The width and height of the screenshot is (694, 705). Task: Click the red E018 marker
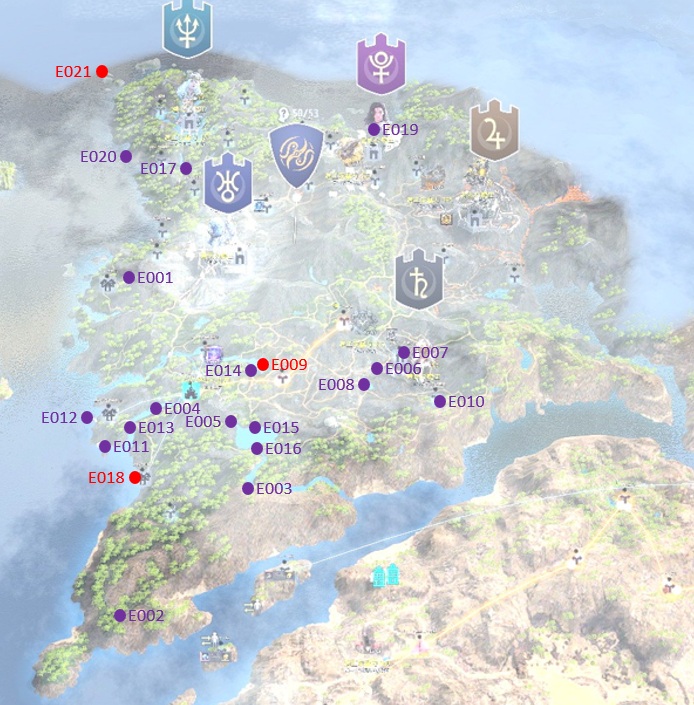pyautogui.click(x=135, y=477)
